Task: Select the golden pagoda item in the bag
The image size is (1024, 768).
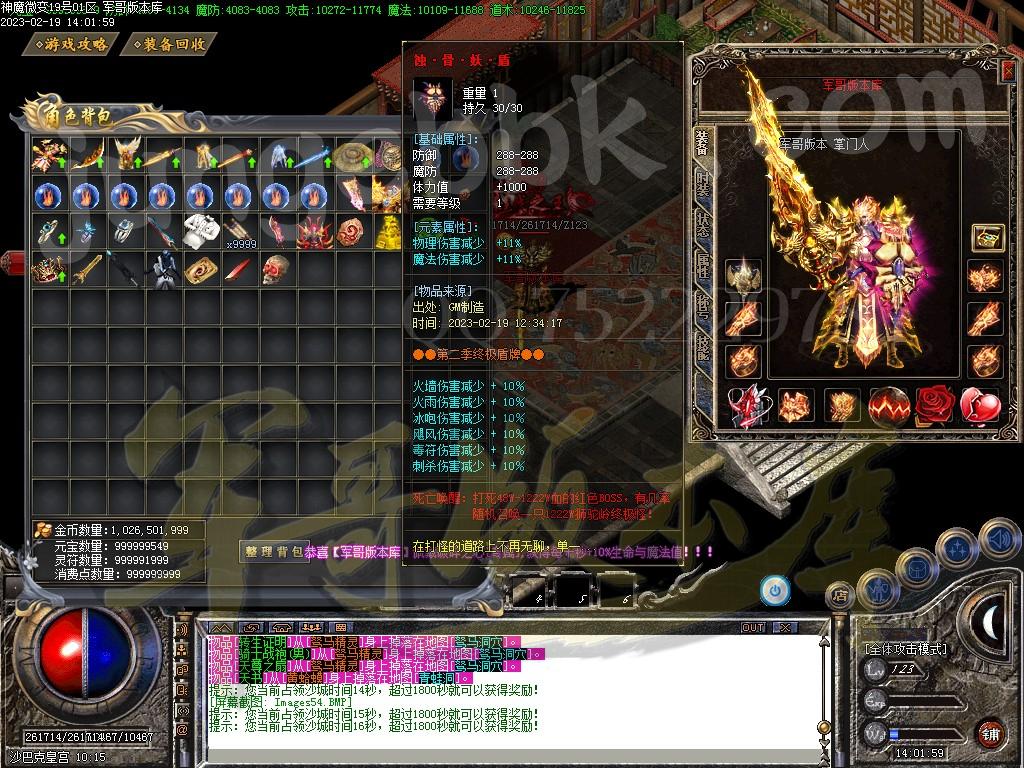Action: pos(388,231)
